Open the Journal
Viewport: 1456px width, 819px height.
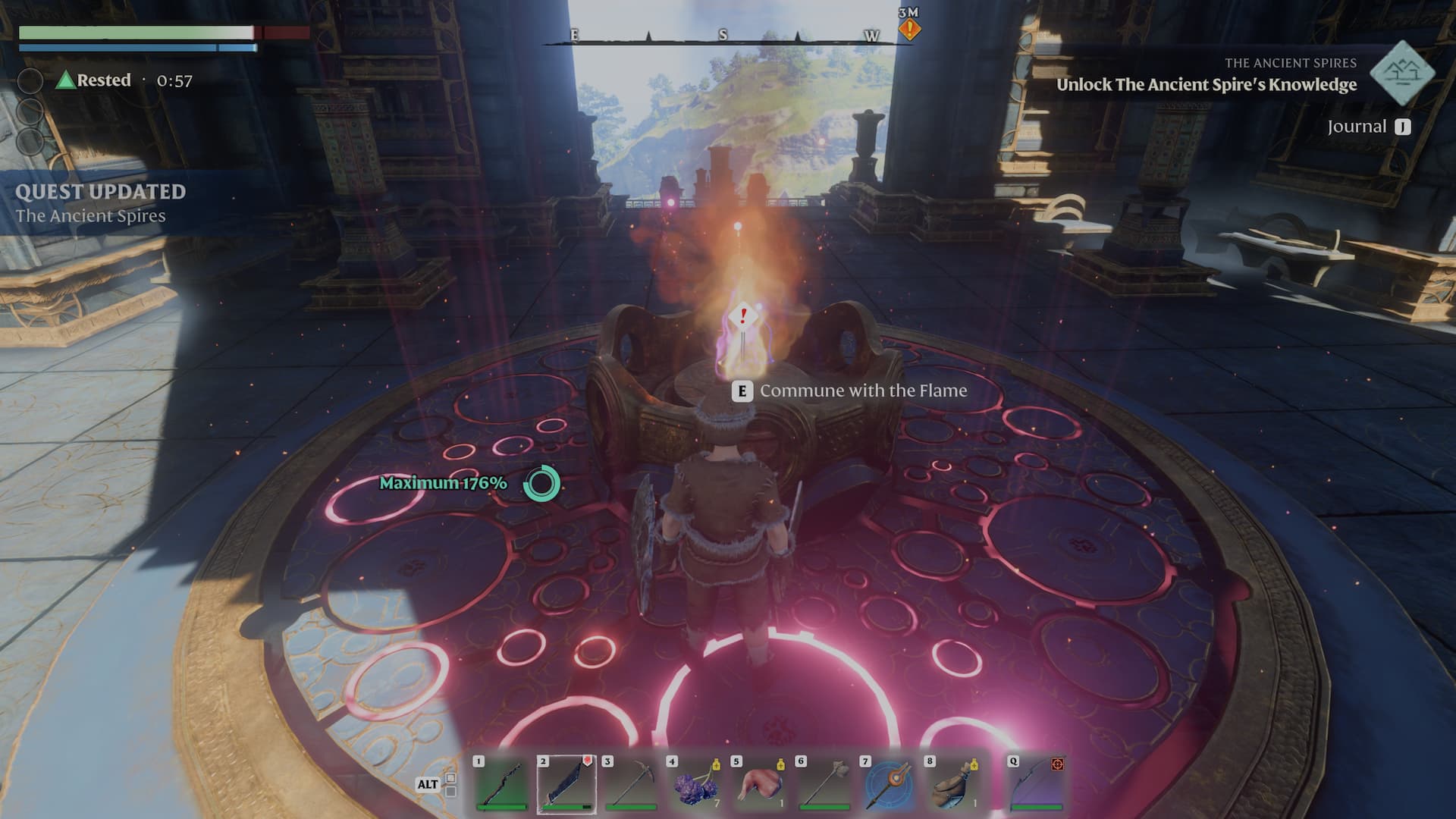coord(1369,127)
